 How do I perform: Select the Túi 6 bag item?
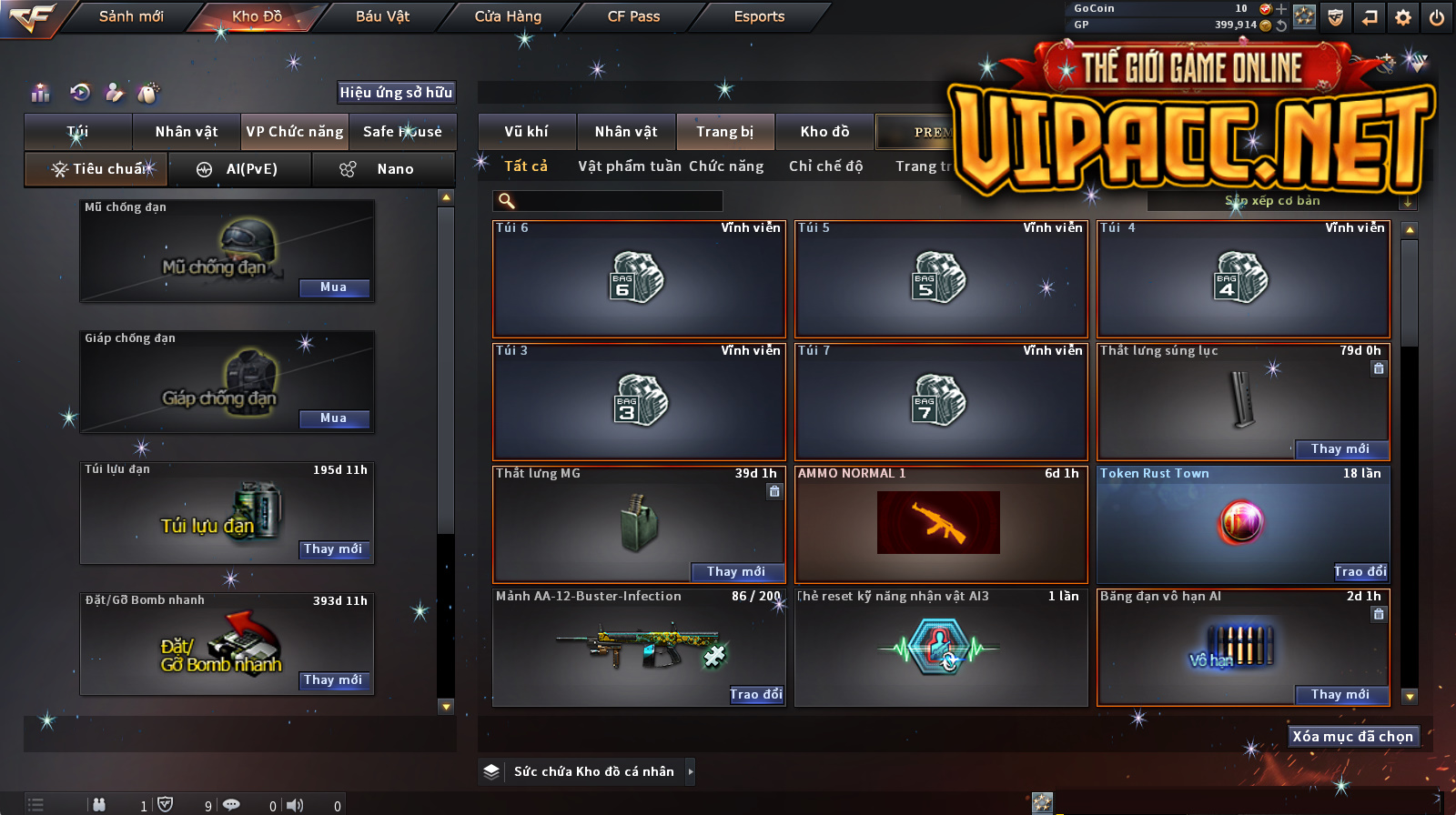tap(638, 278)
